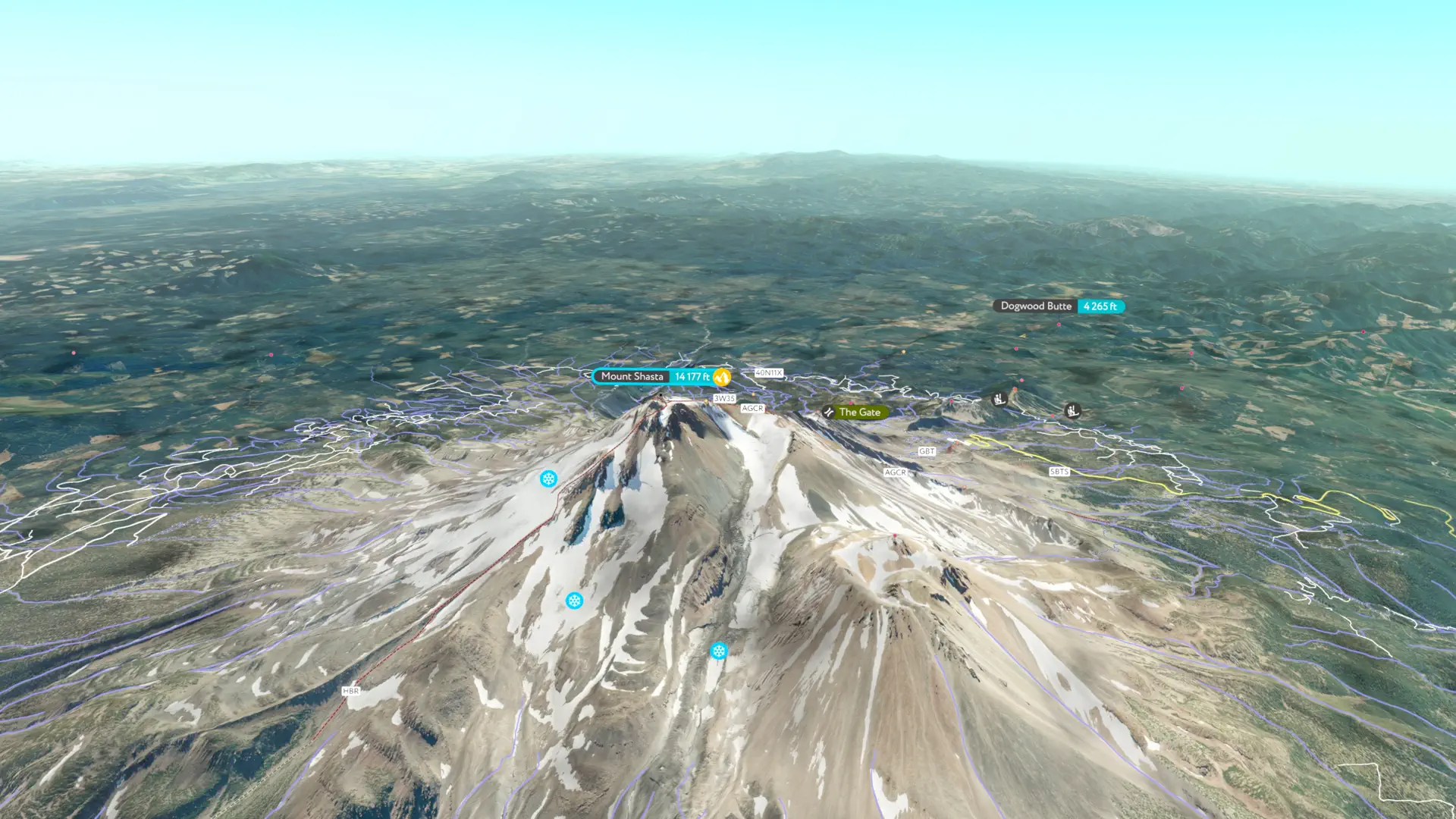Click the HBR label on the lower left slope
Image resolution: width=1456 pixels, height=819 pixels.
coord(352,692)
